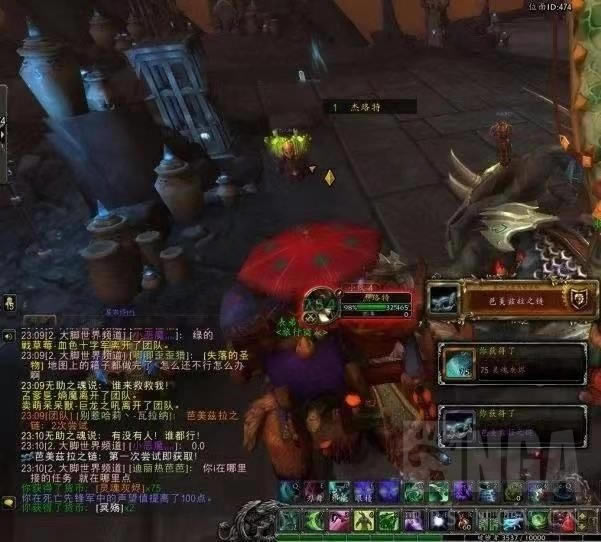Select the shield emblem on achievement banner
601x542 pixels.
pyautogui.click(x=577, y=299)
